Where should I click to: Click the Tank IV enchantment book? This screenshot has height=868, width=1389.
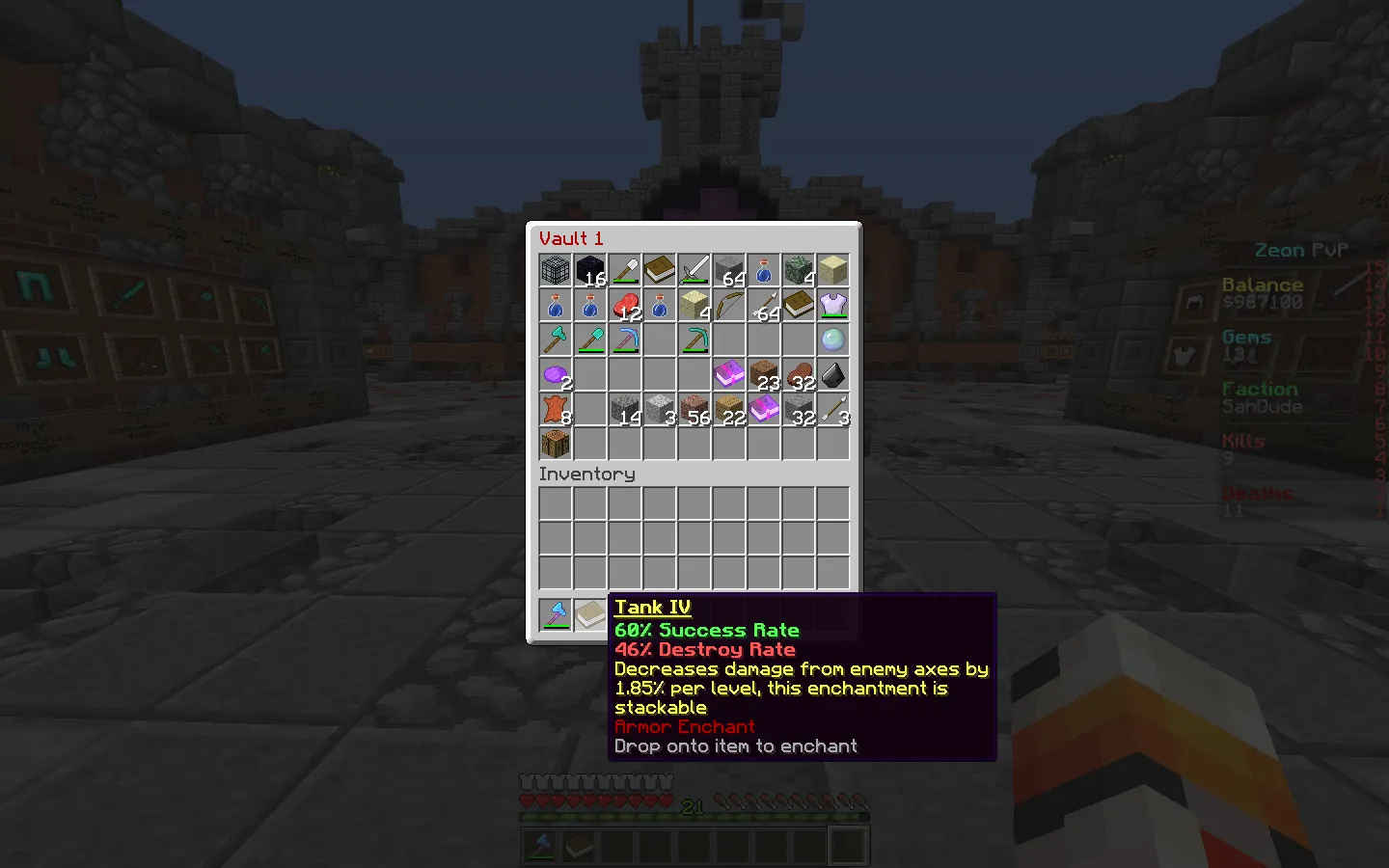tap(590, 614)
